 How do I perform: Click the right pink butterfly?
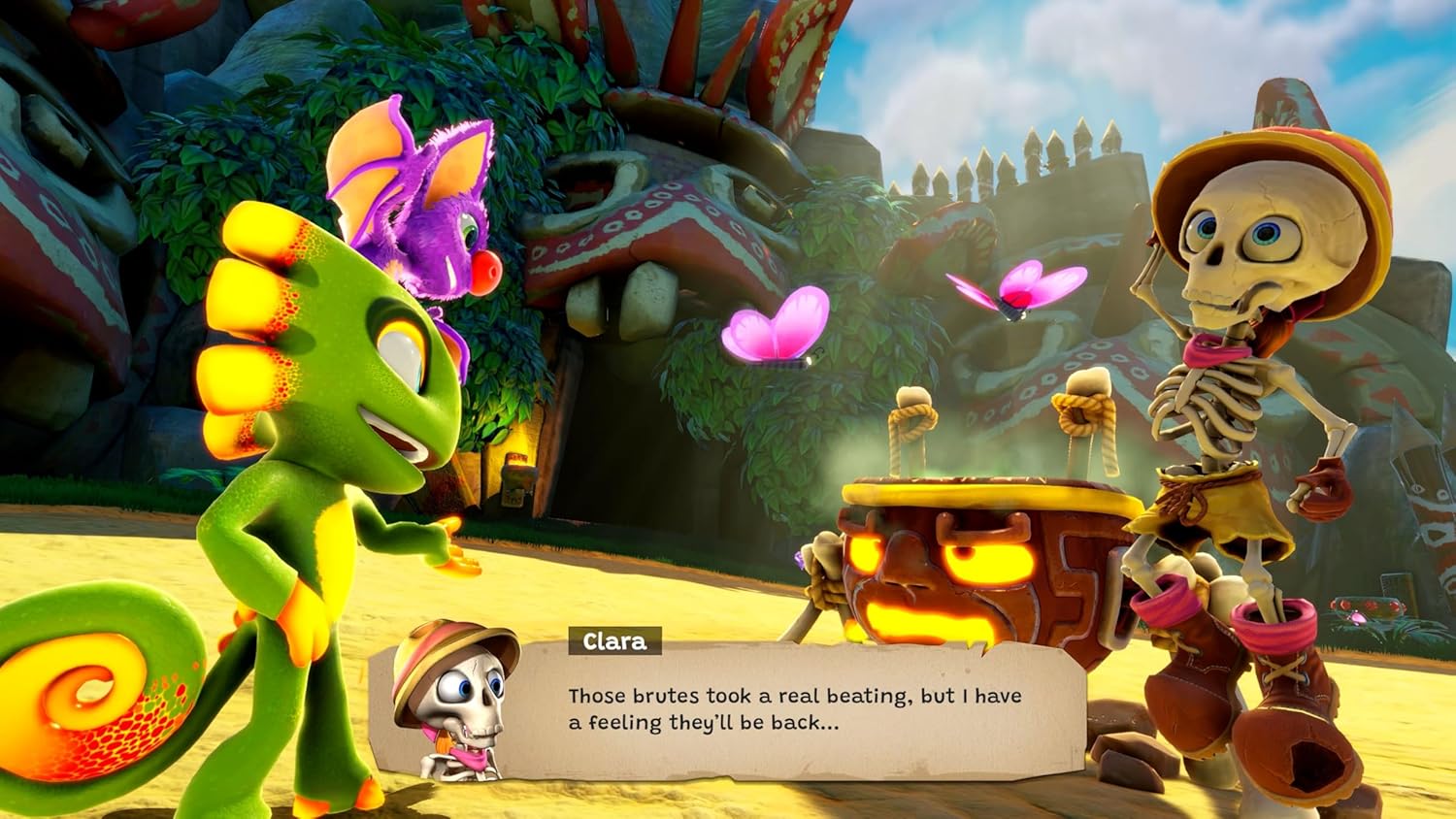pyautogui.click(x=1014, y=291)
